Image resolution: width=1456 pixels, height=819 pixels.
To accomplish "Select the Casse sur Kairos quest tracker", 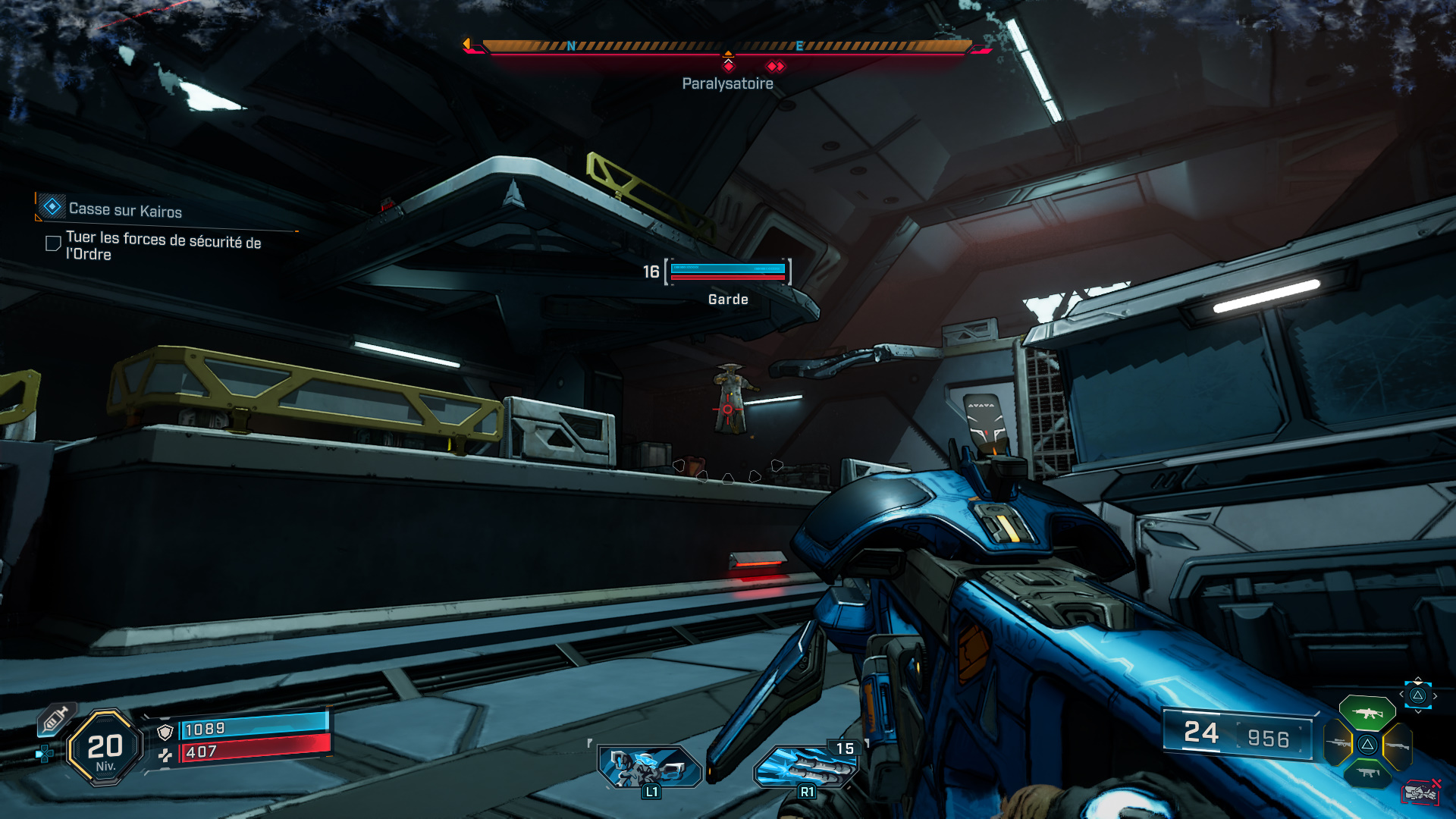I will click(x=125, y=209).
